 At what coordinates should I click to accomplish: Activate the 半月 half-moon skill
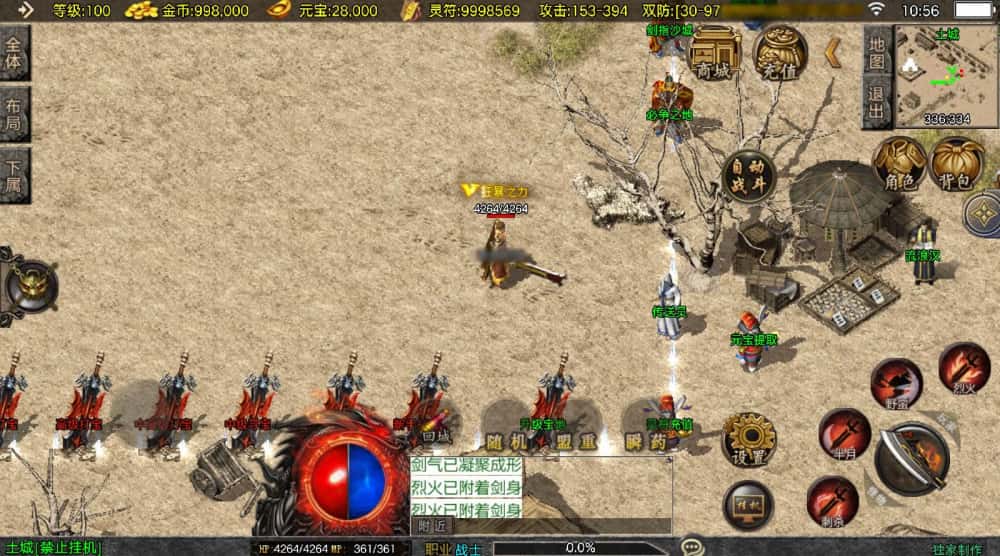[x=843, y=432]
